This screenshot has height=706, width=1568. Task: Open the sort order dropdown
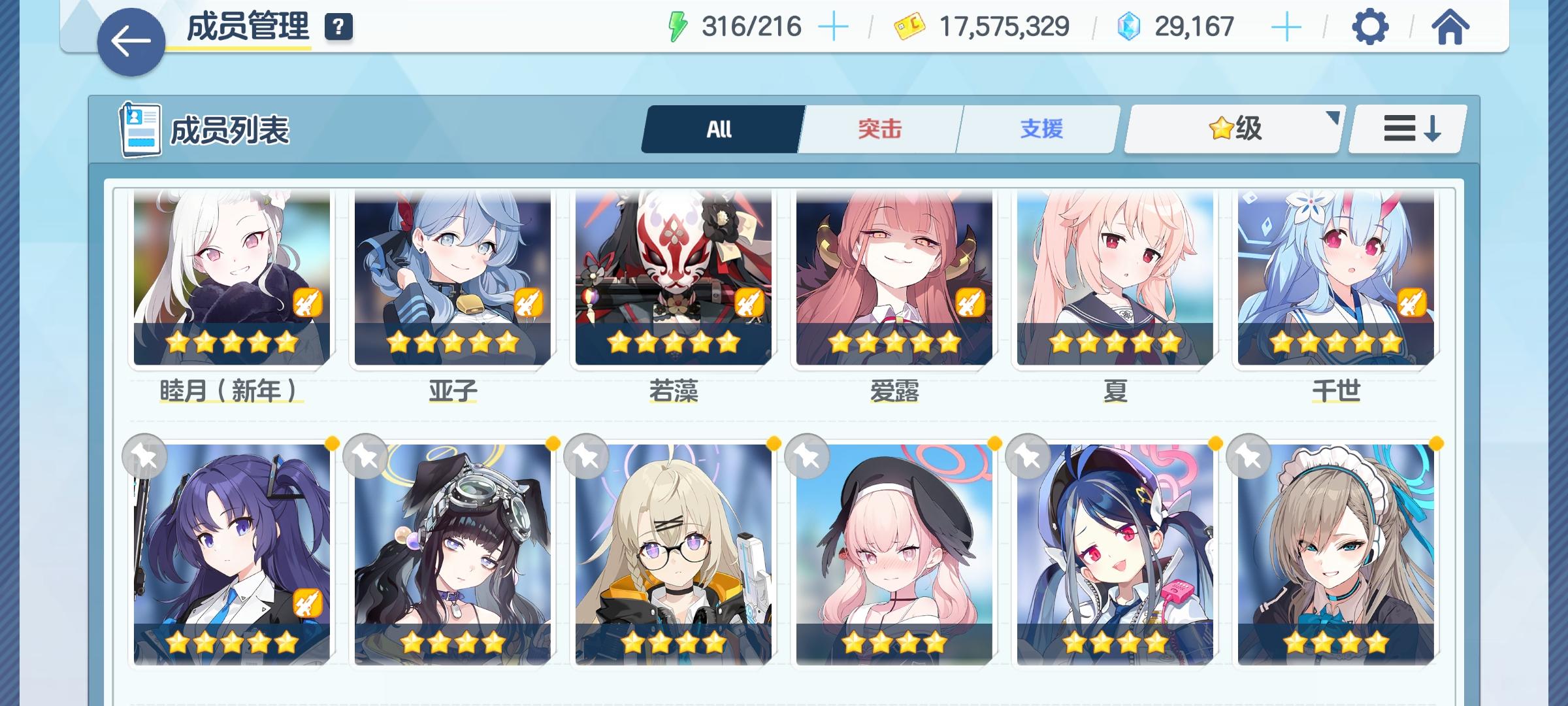(1408, 129)
